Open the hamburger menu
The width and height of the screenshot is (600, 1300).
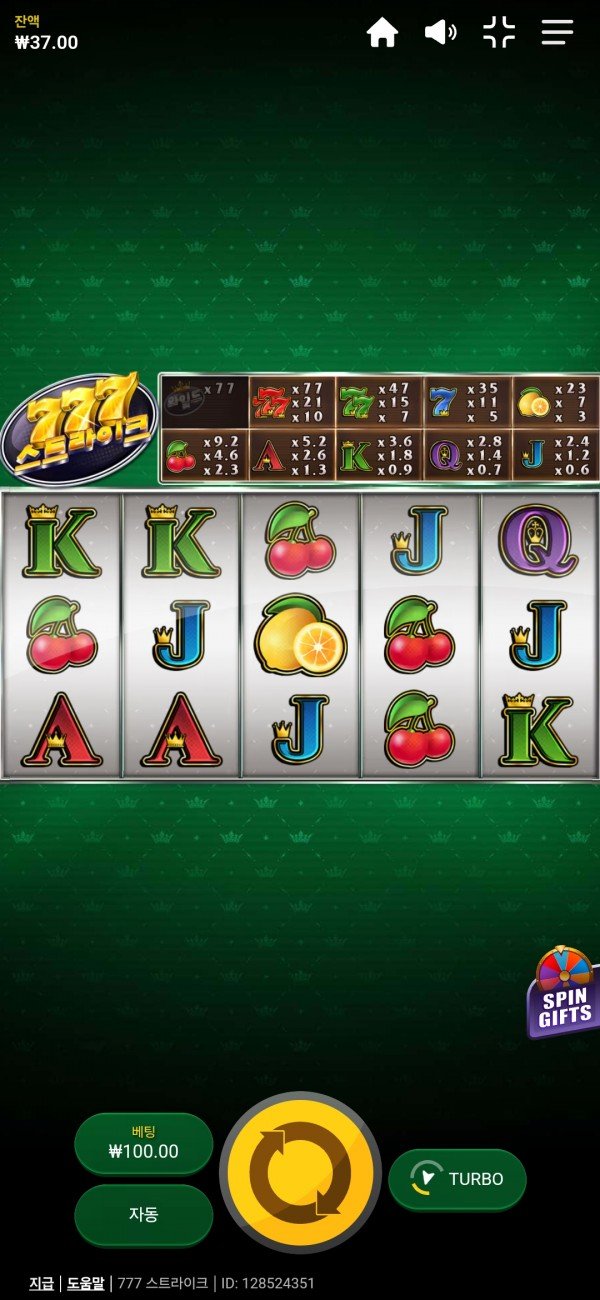(x=557, y=33)
